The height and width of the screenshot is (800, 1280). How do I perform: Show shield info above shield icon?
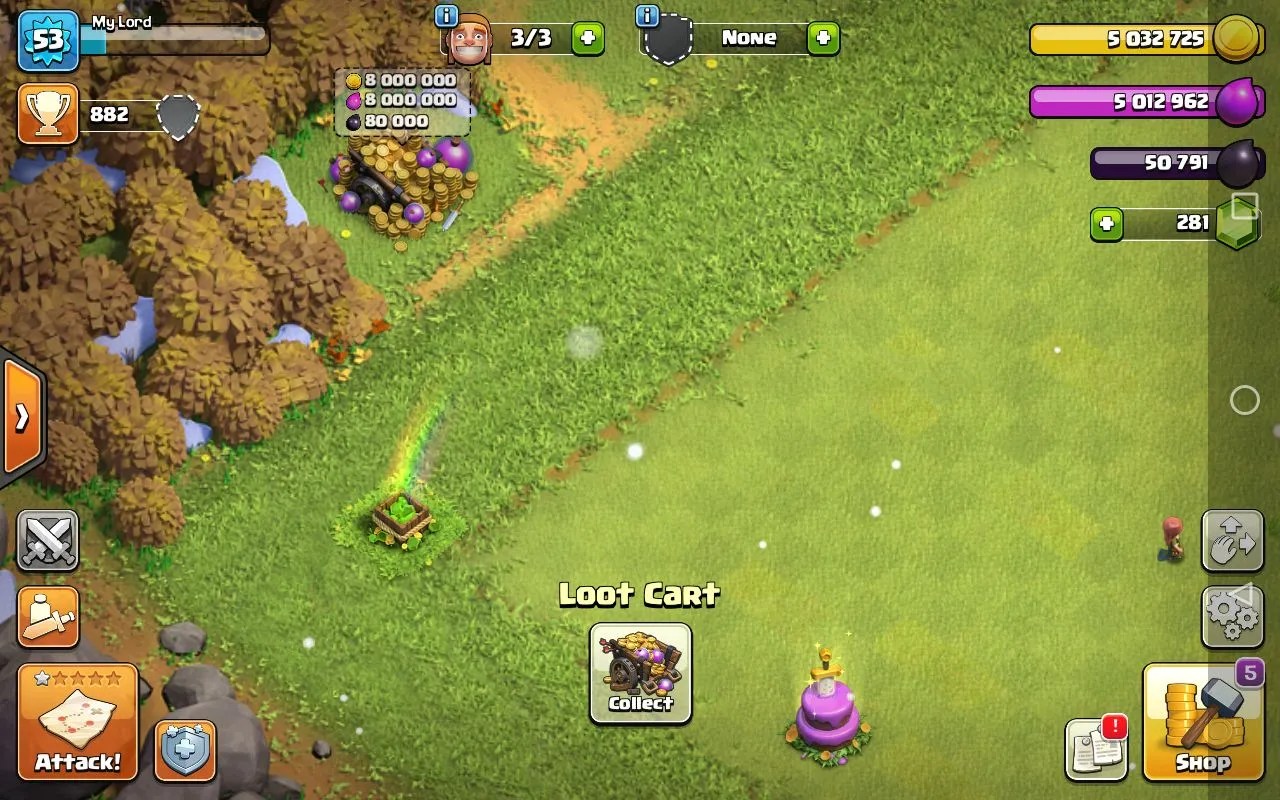tap(647, 16)
